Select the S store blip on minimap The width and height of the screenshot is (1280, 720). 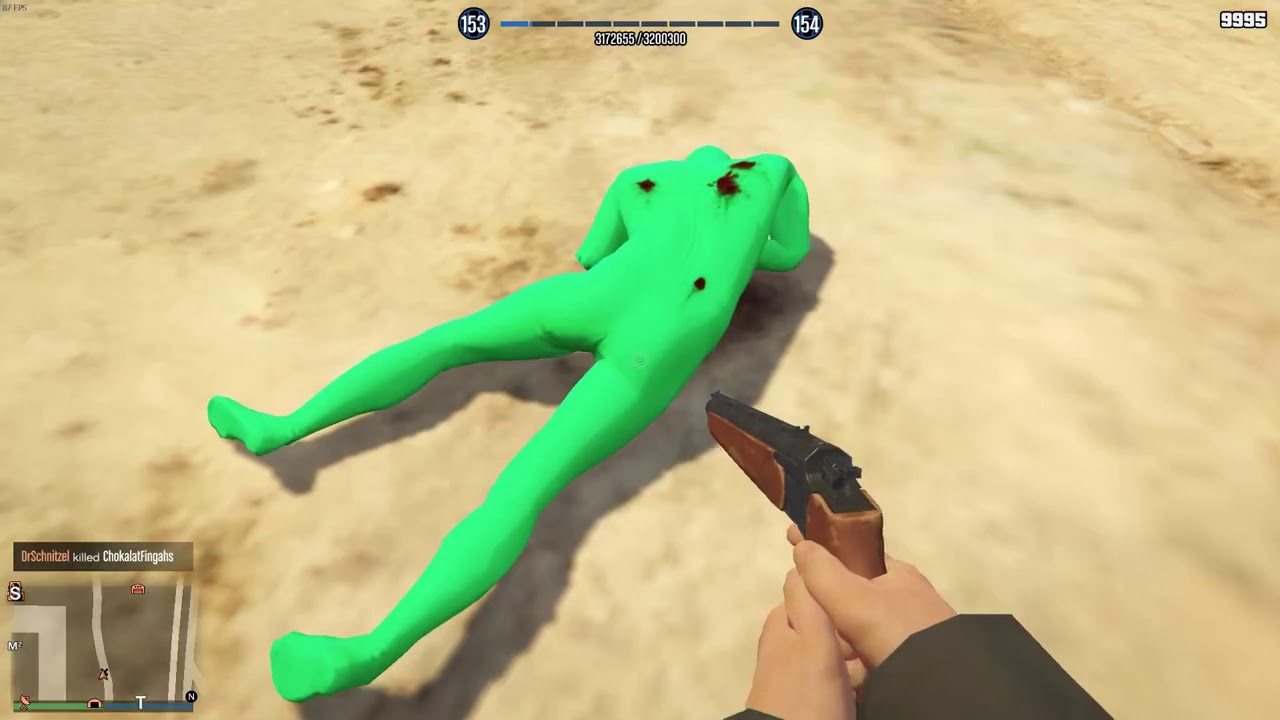(x=15, y=592)
